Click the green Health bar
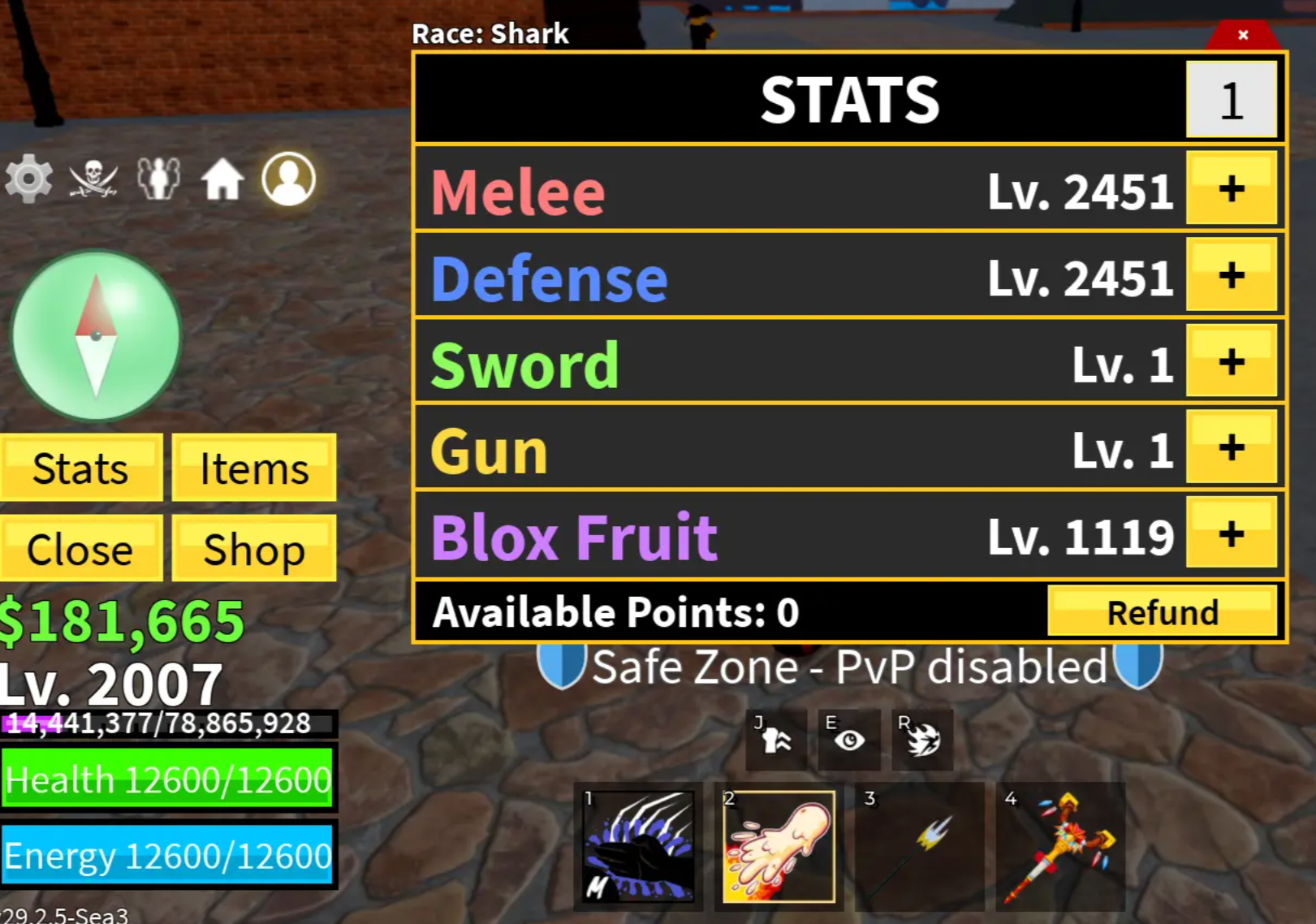 (x=166, y=779)
